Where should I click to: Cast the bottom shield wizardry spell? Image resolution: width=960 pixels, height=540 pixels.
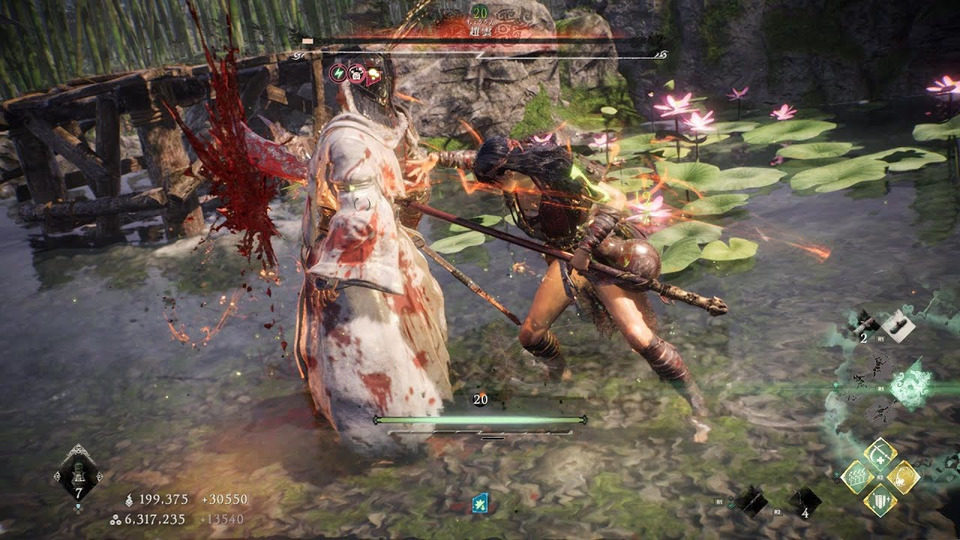pos(880,500)
